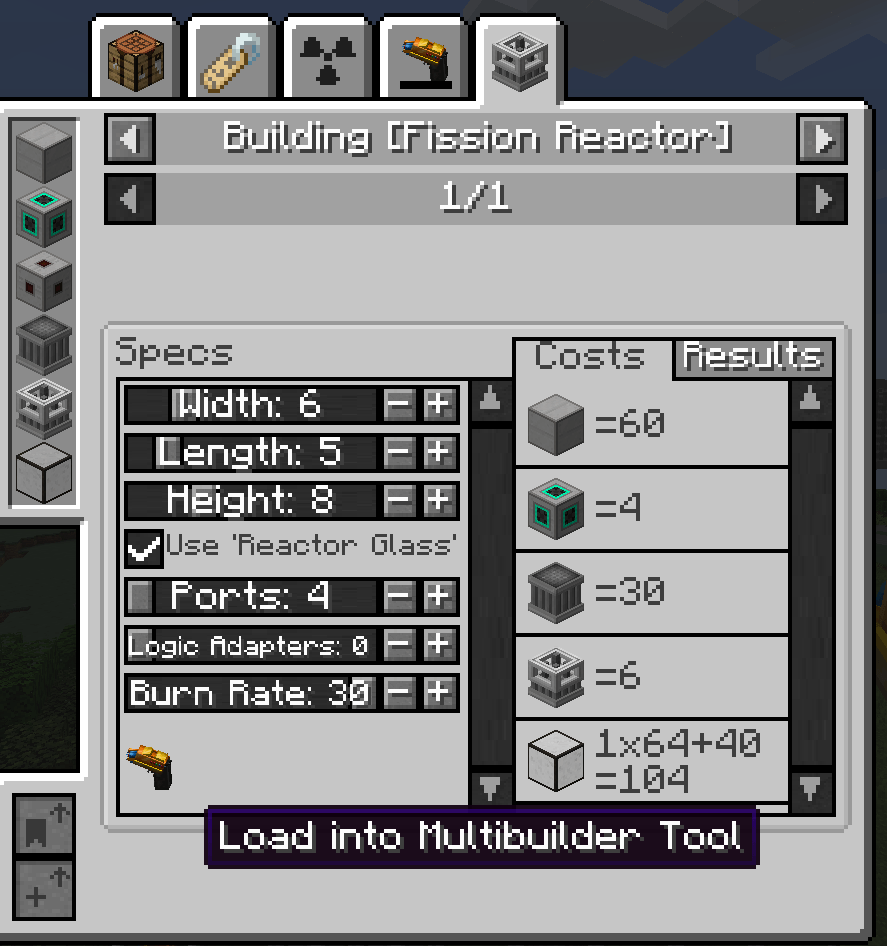Select the multibuilder tool tab
This screenshot has width=887, height=946.
click(423, 59)
